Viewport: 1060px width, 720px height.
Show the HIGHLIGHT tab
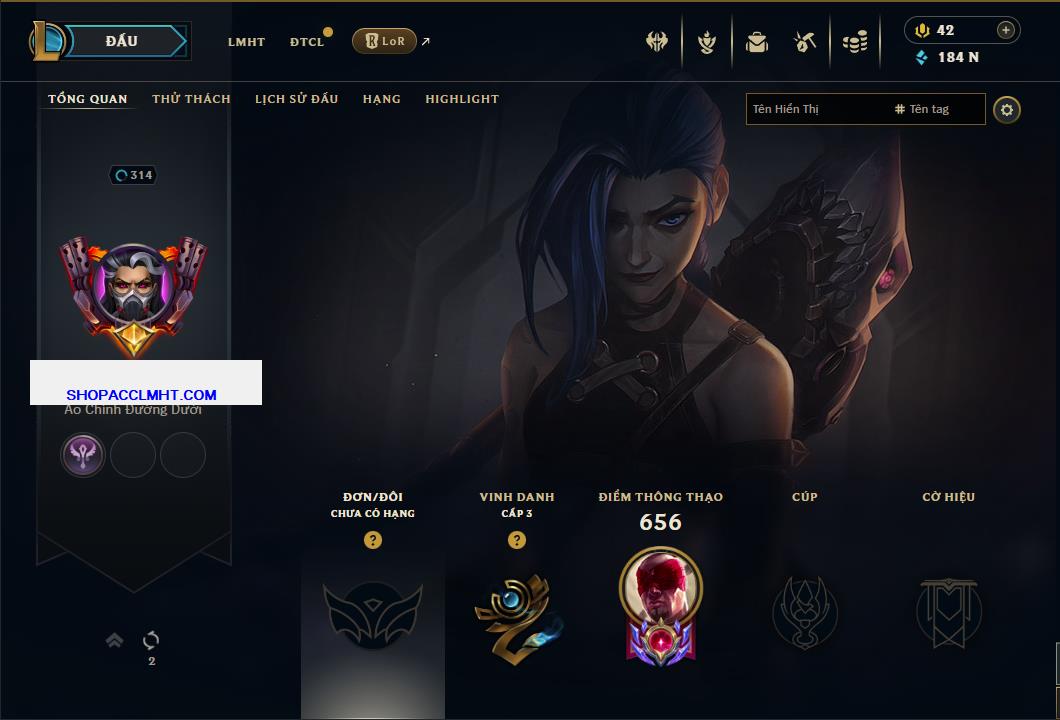pyautogui.click(x=462, y=99)
